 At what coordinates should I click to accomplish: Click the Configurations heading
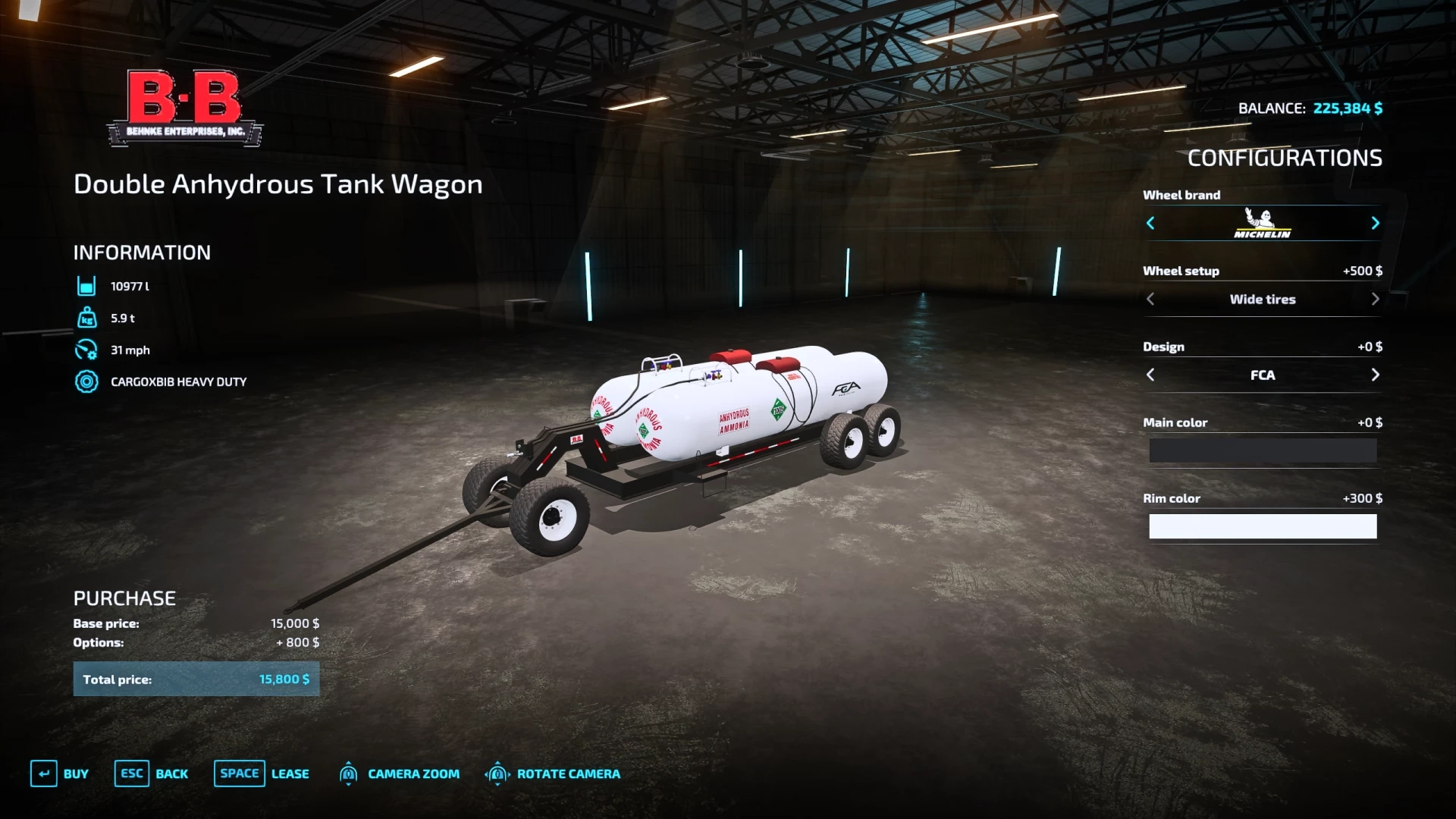click(1285, 158)
